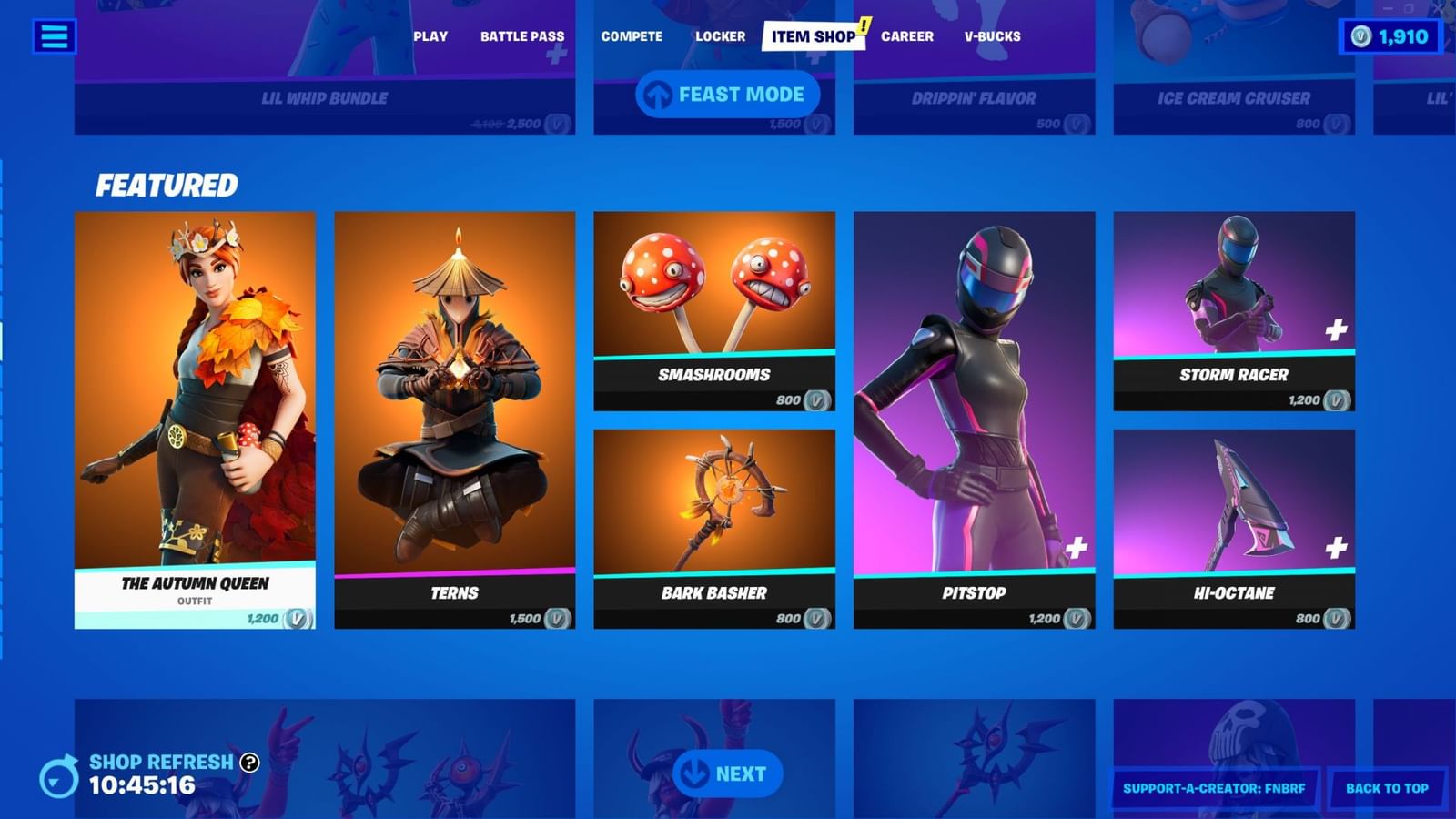Open the hamburger menu
This screenshot has width=1456, height=819.
point(54,36)
